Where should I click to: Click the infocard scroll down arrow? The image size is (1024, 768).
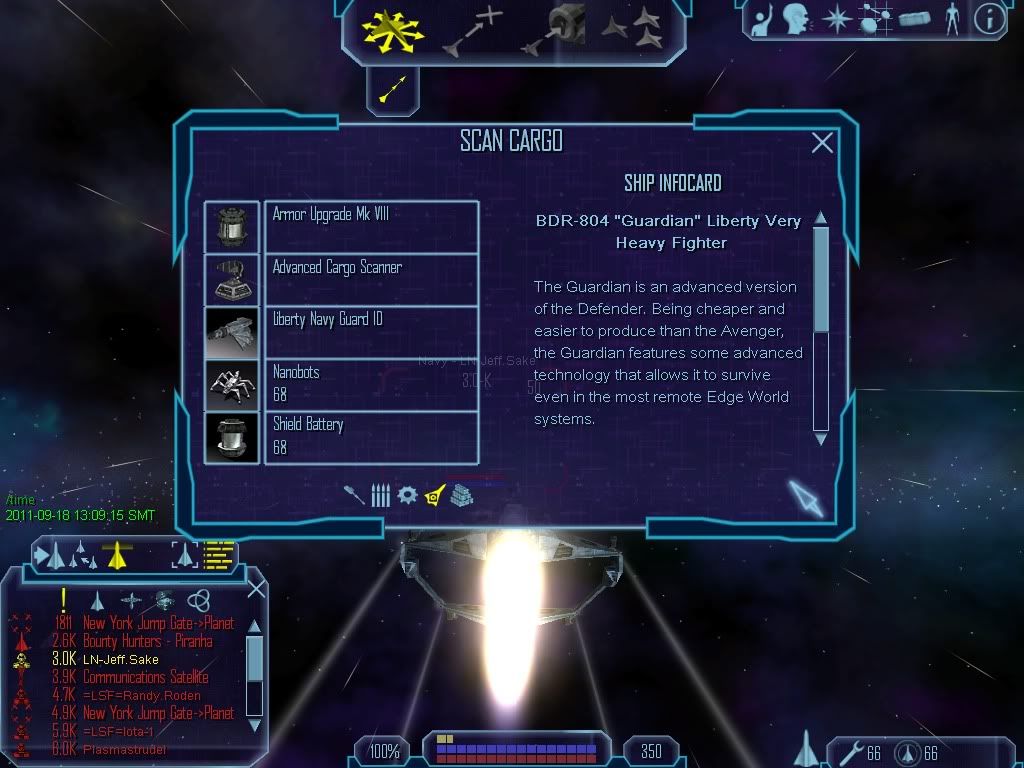click(821, 438)
